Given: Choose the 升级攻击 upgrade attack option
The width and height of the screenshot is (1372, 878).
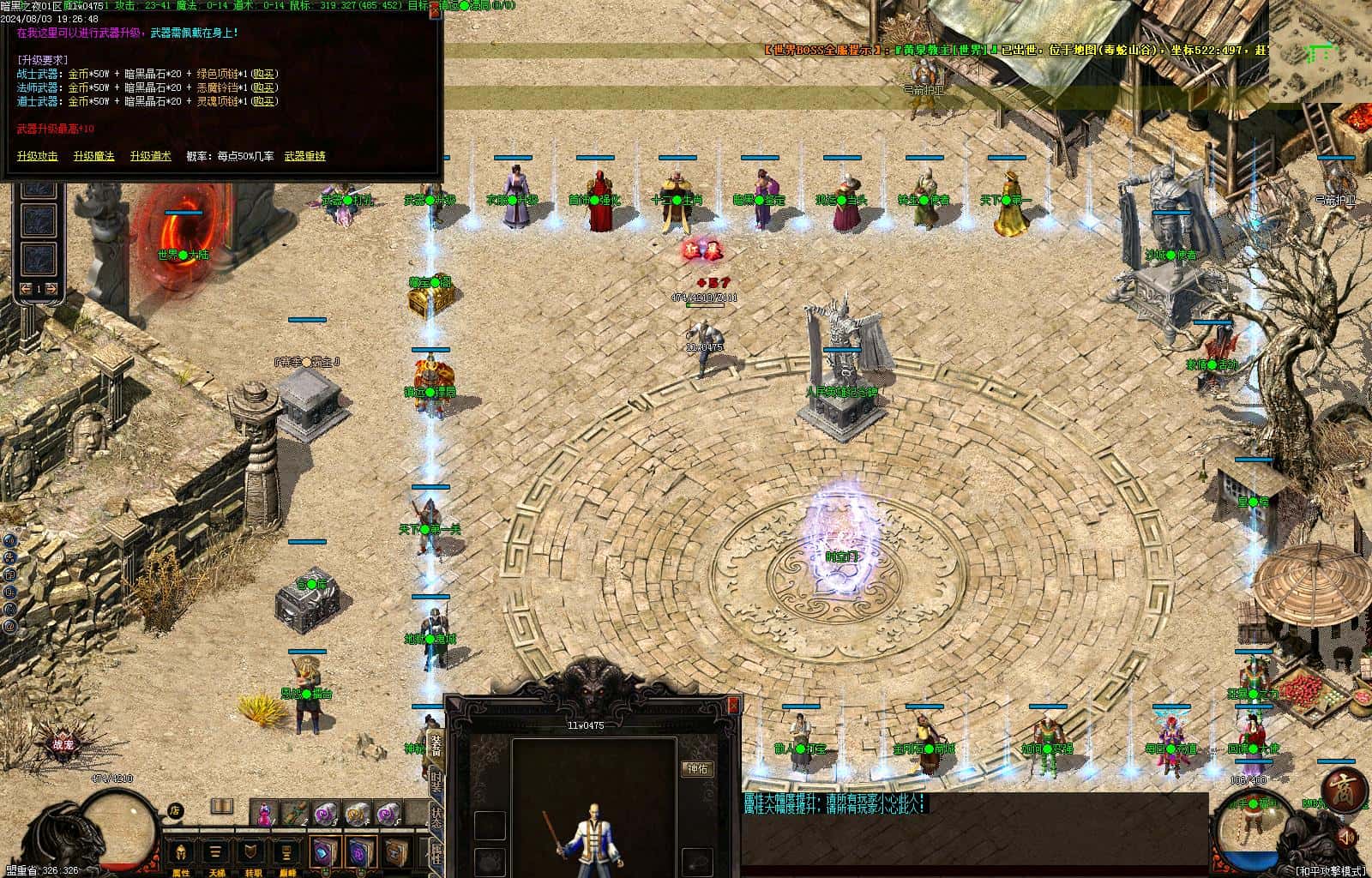Looking at the screenshot, I should (x=38, y=156).
